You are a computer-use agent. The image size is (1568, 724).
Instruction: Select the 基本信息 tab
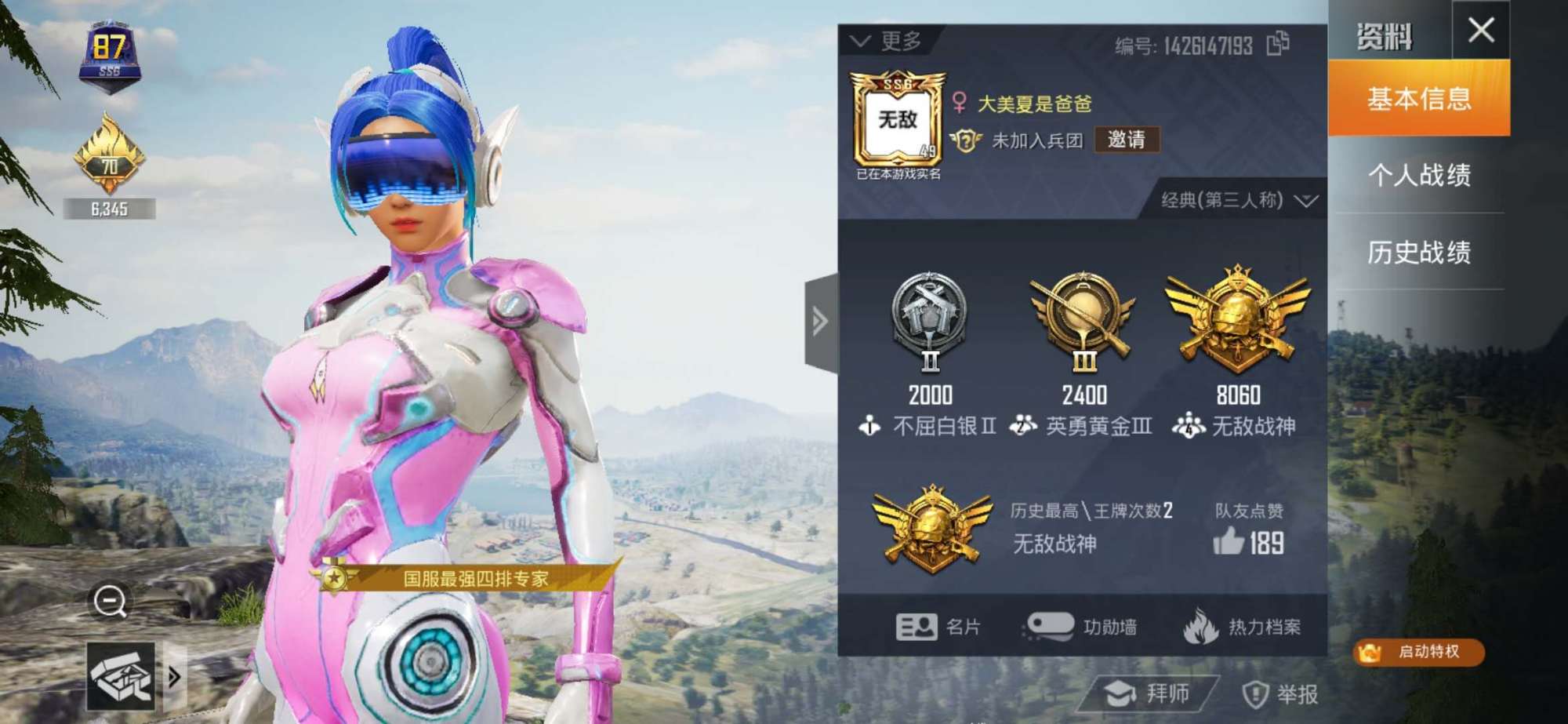(1419, 99)
